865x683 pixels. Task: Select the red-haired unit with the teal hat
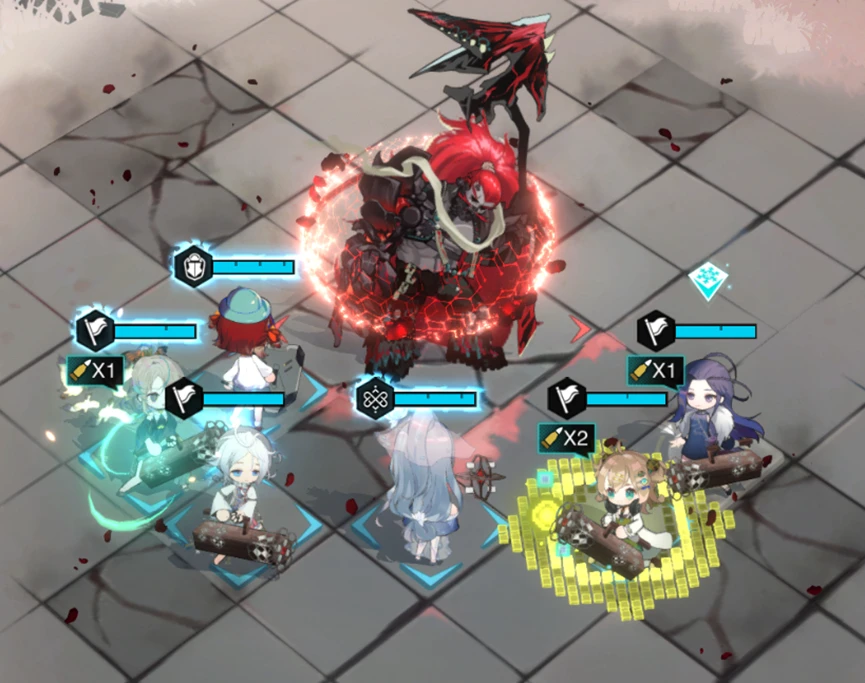pos(243,335)
